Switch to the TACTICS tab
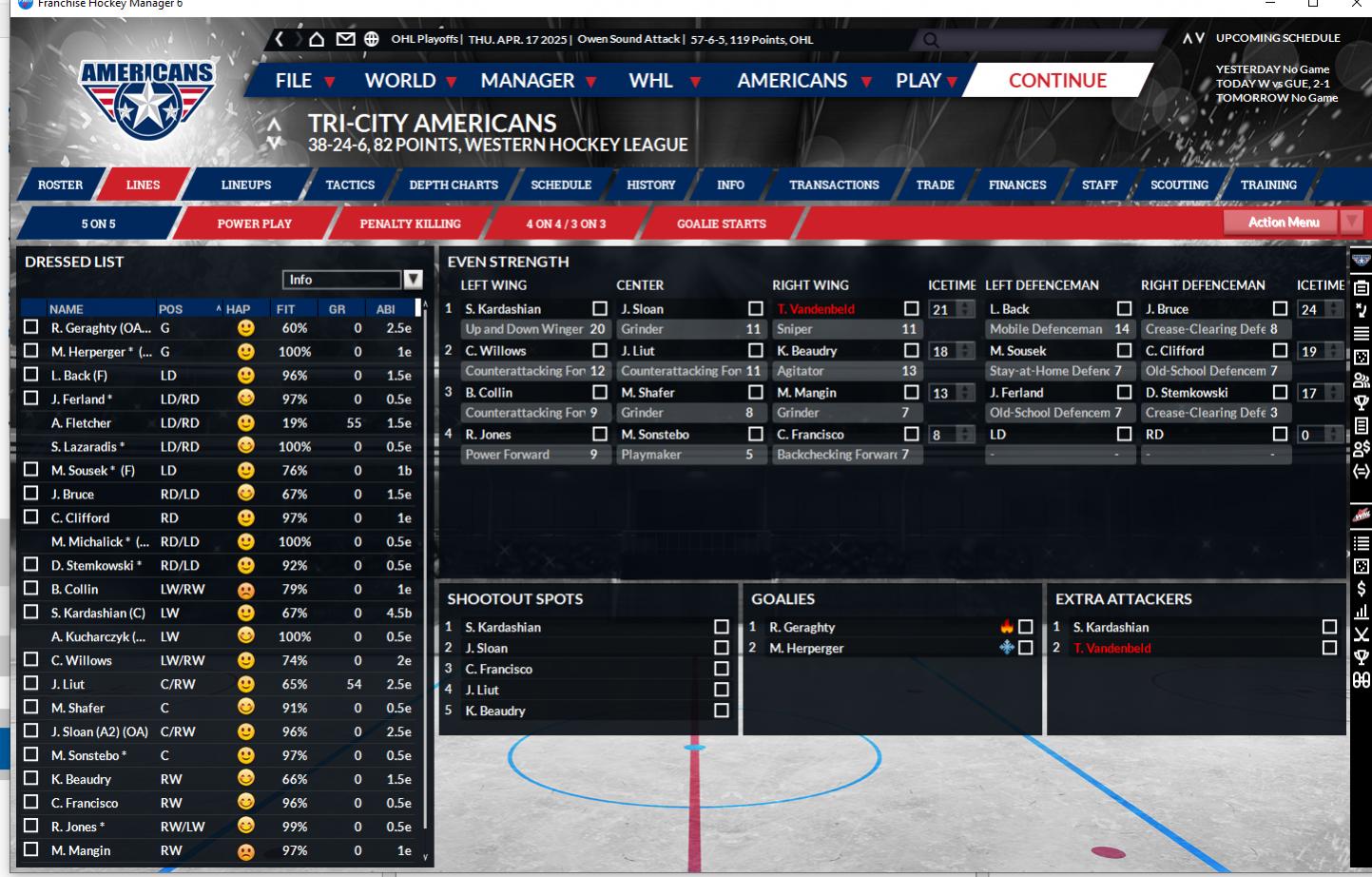 [x=350, y=185]
